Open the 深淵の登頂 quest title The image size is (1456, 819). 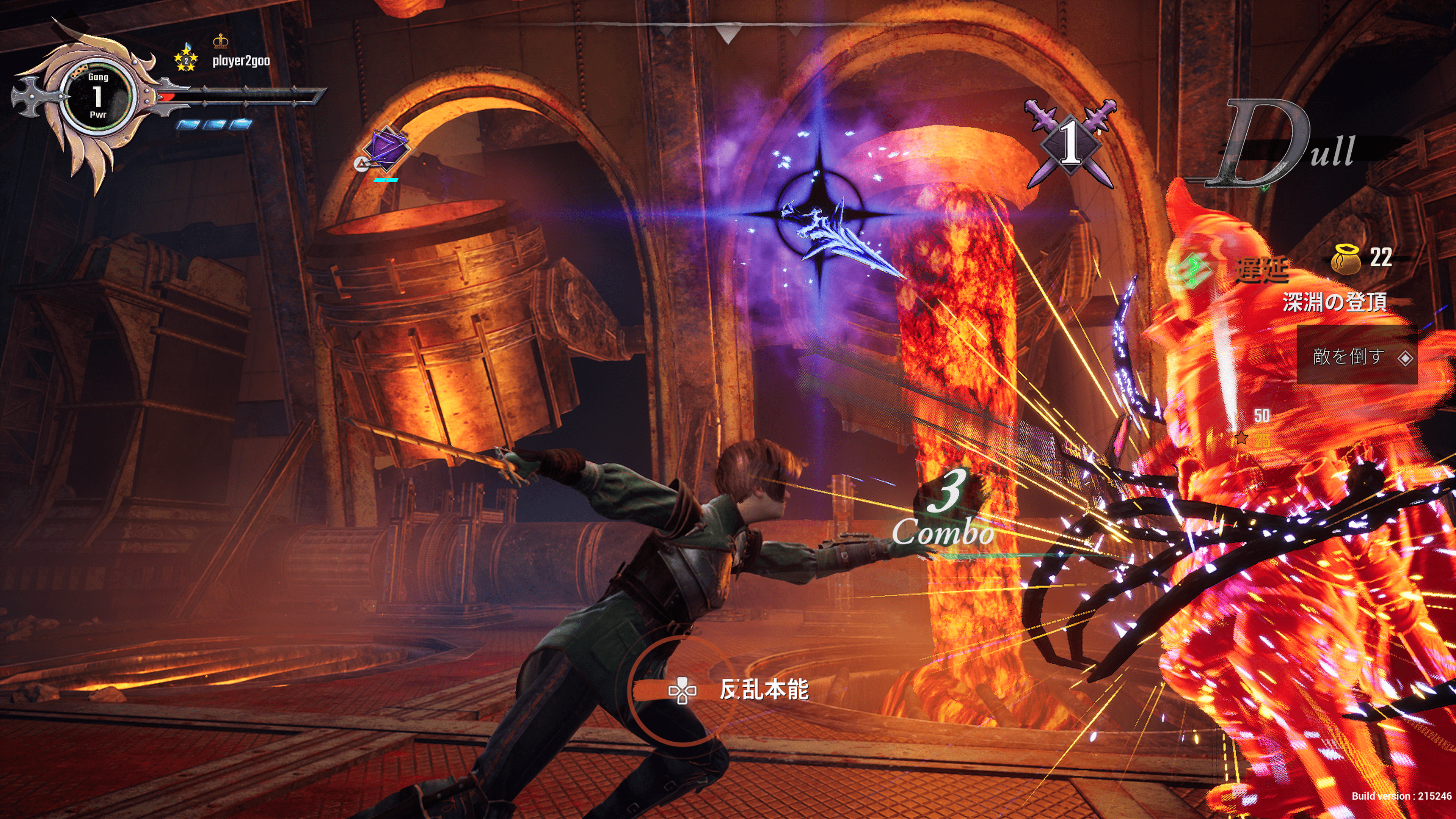pos(1334,302)
